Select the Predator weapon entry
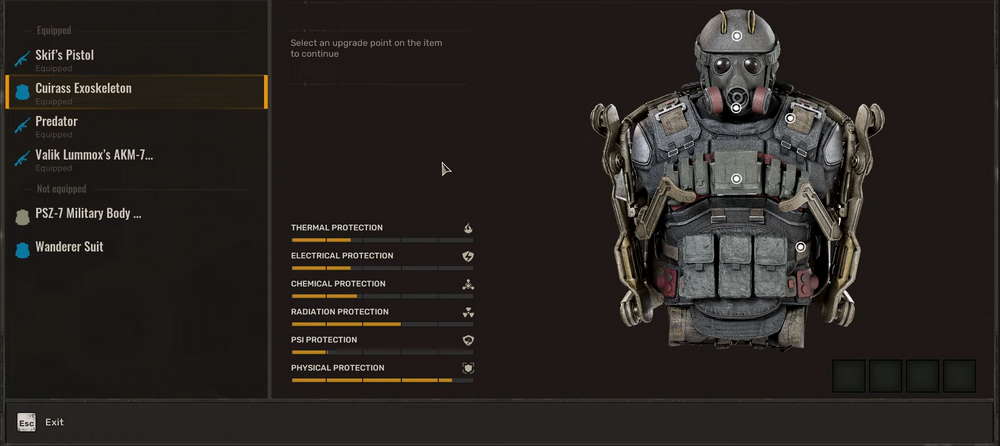 coord(57,122)
